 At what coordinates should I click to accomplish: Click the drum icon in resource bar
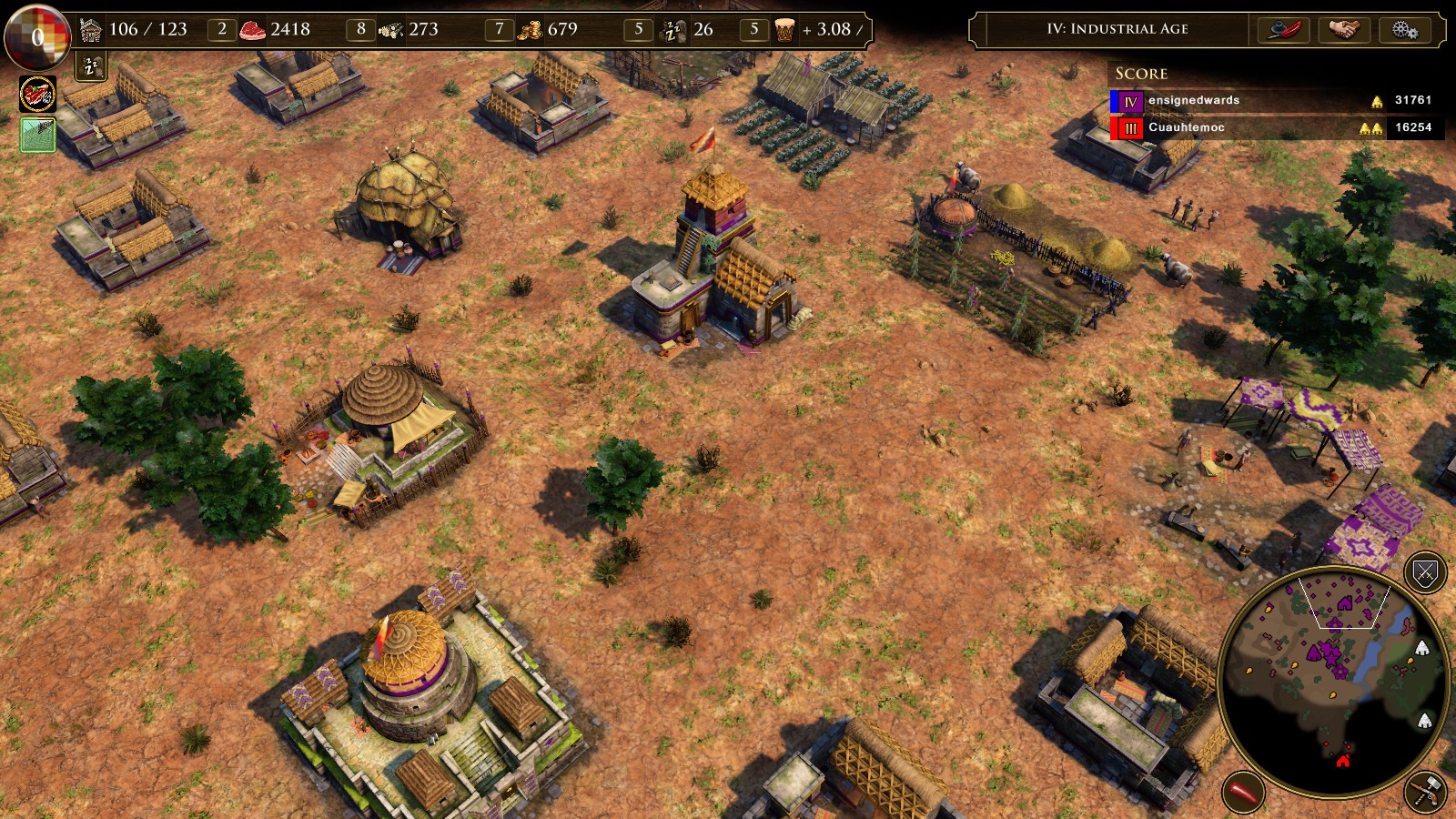pyautogui.click(x=784, y=30)
